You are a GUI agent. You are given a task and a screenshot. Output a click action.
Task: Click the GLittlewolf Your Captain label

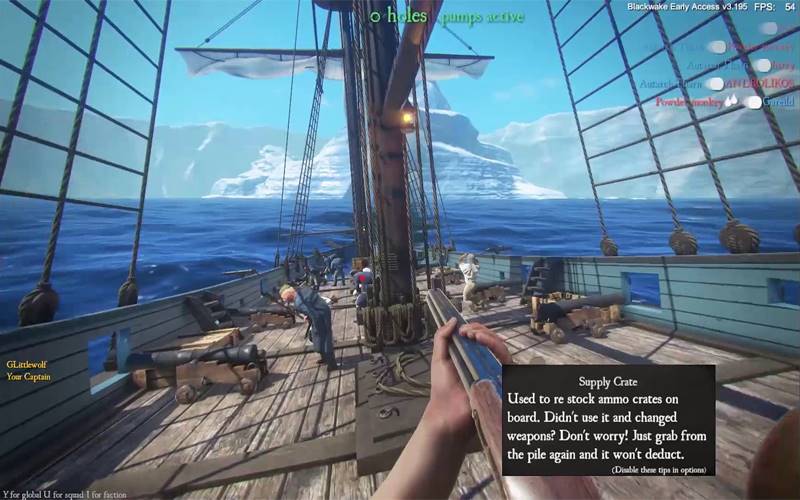(x=27, y=371)
